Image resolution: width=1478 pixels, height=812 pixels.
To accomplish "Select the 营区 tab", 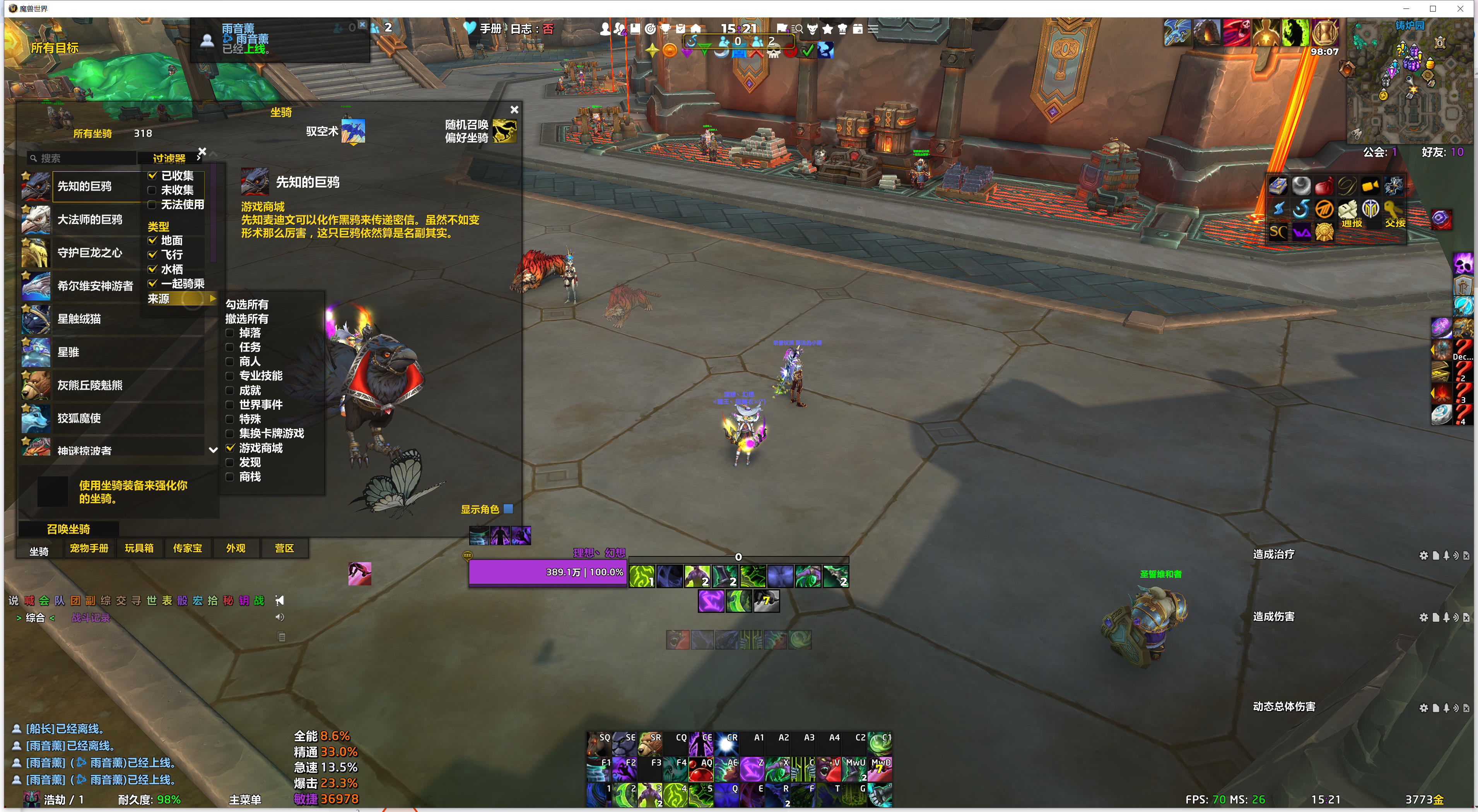I will pos(284,548).
